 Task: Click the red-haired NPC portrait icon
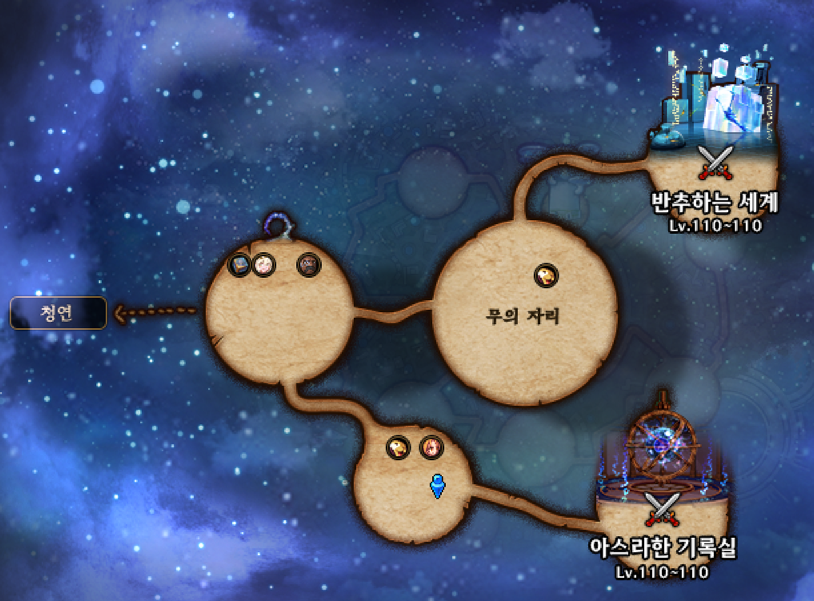pyautogui.click(x=431, y=447)
